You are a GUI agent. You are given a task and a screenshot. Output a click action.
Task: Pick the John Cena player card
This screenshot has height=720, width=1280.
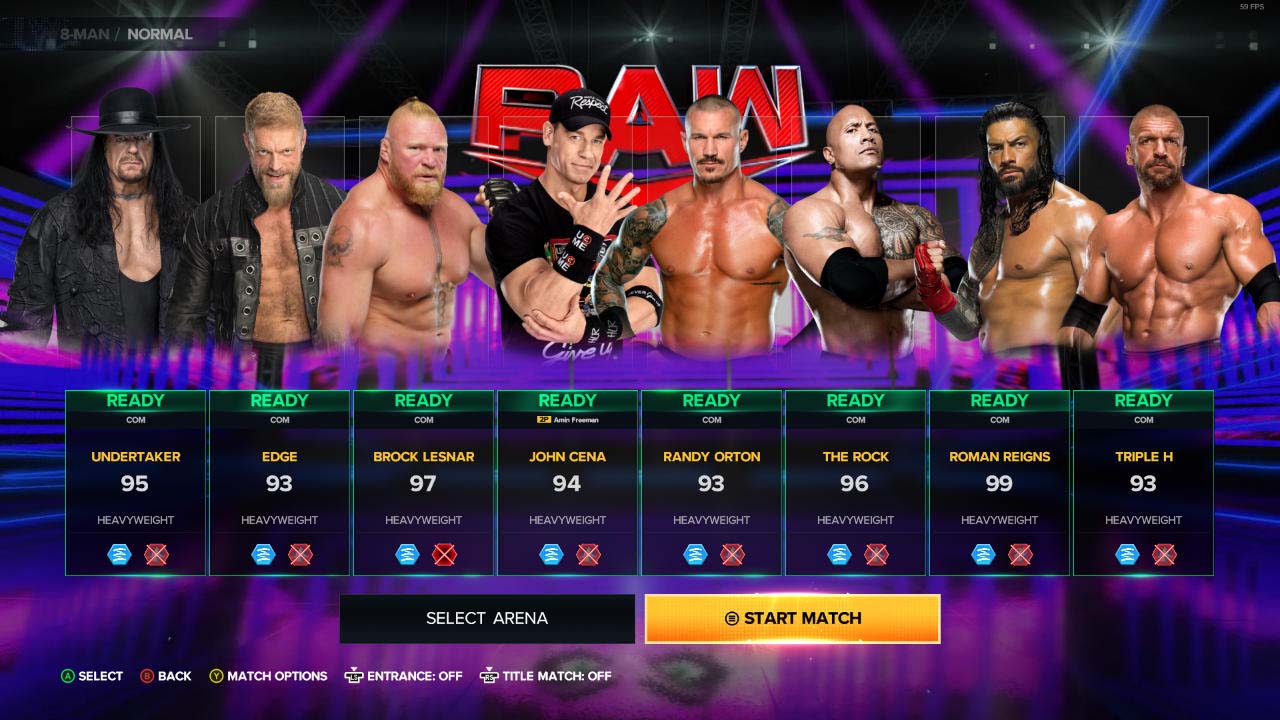(567, 482)
